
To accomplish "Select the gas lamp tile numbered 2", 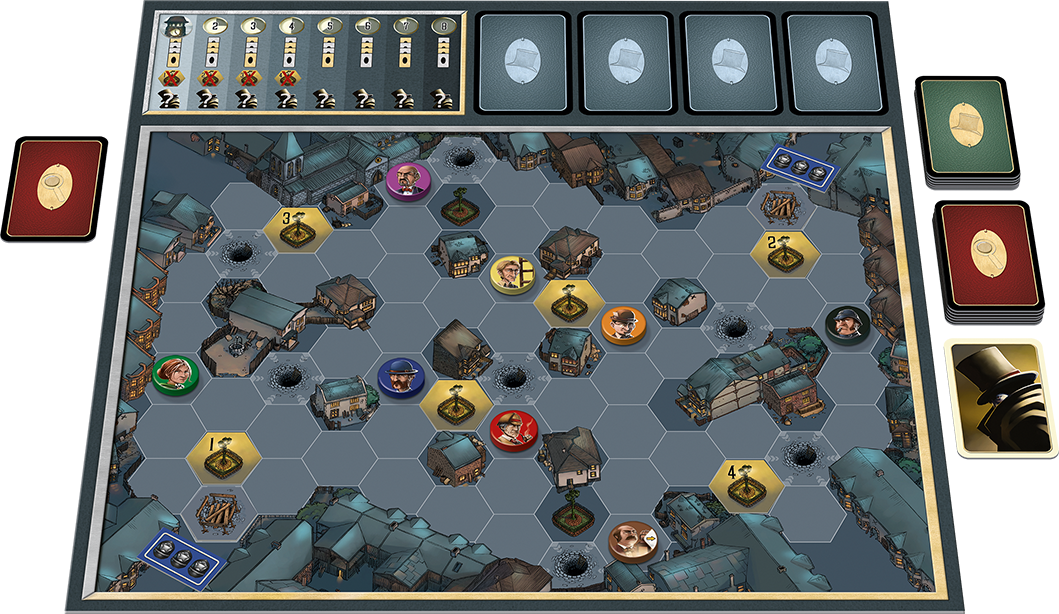I will point(785,249).
